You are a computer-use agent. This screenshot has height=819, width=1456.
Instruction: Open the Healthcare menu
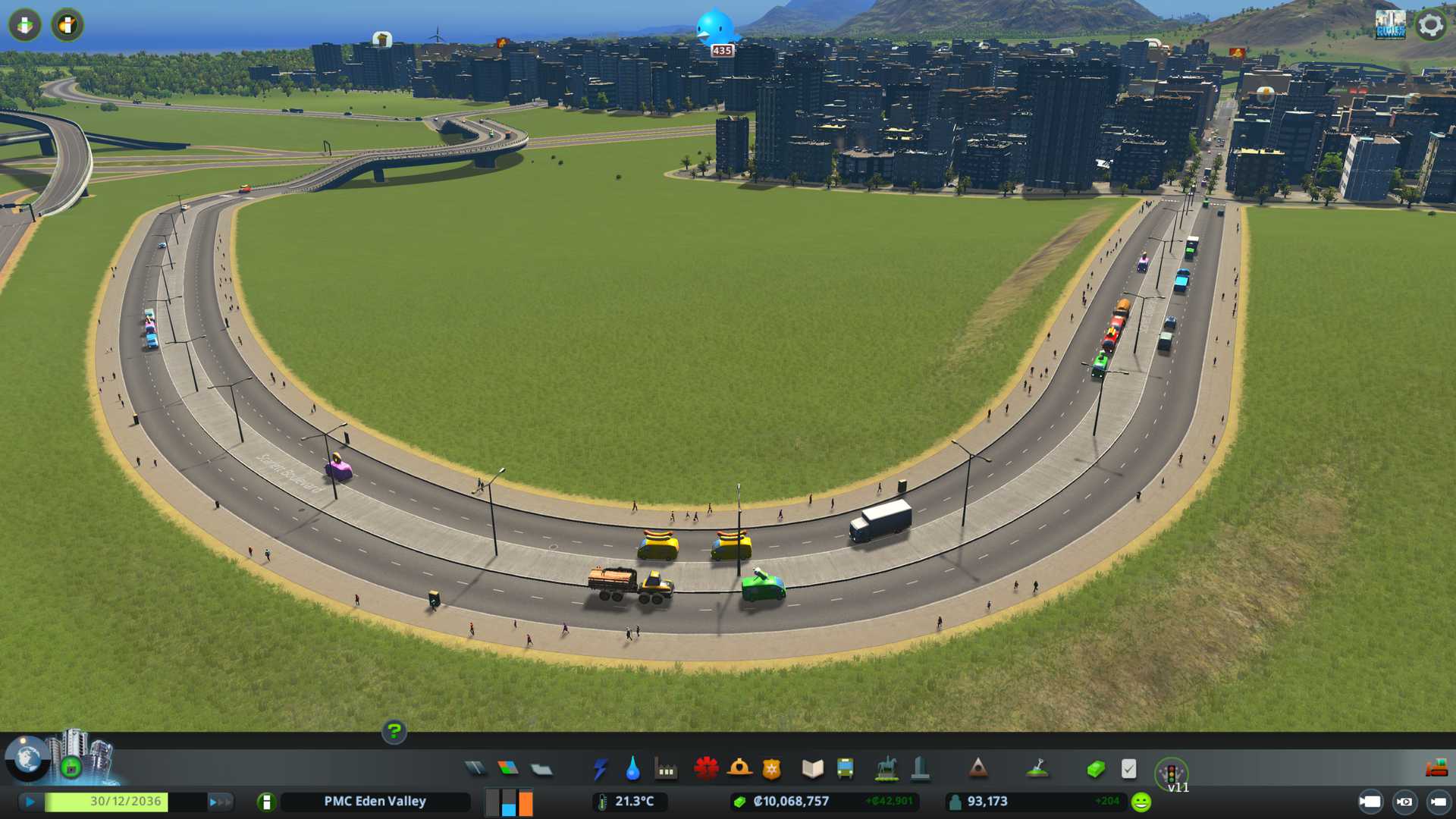(706, 769)
